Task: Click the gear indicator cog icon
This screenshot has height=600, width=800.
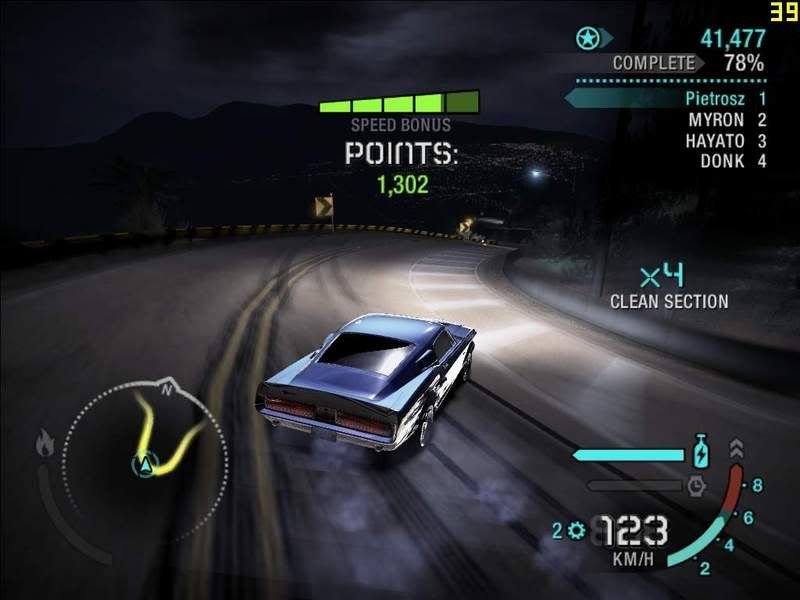Action: [x=576, y=531]
